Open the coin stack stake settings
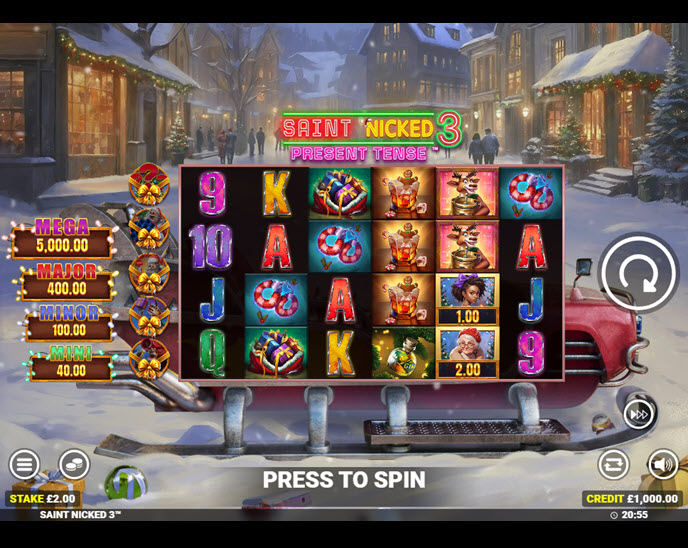The image size is (688, 548). click(73, 464)
